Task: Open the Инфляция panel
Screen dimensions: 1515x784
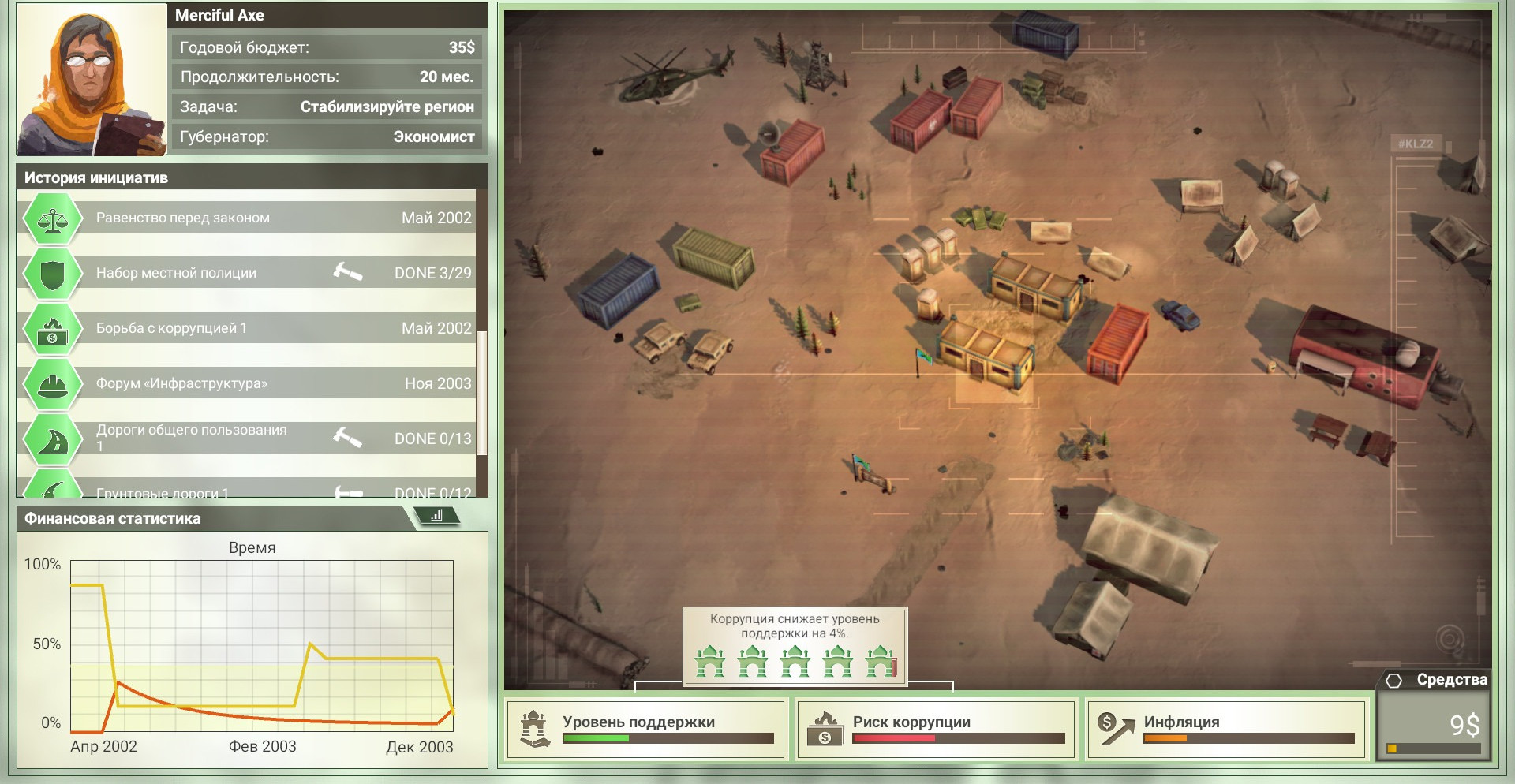Action: click(1226, 729)
